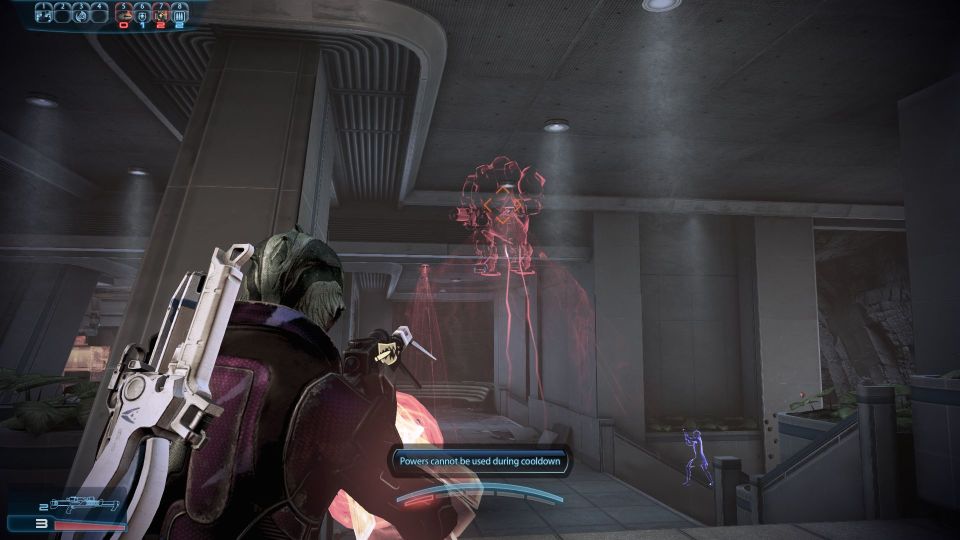Fire the Cobra missile launcher in slot 5
Image resolution: width=960 pixels, height=540 pixels.
(x=125, y=14)
